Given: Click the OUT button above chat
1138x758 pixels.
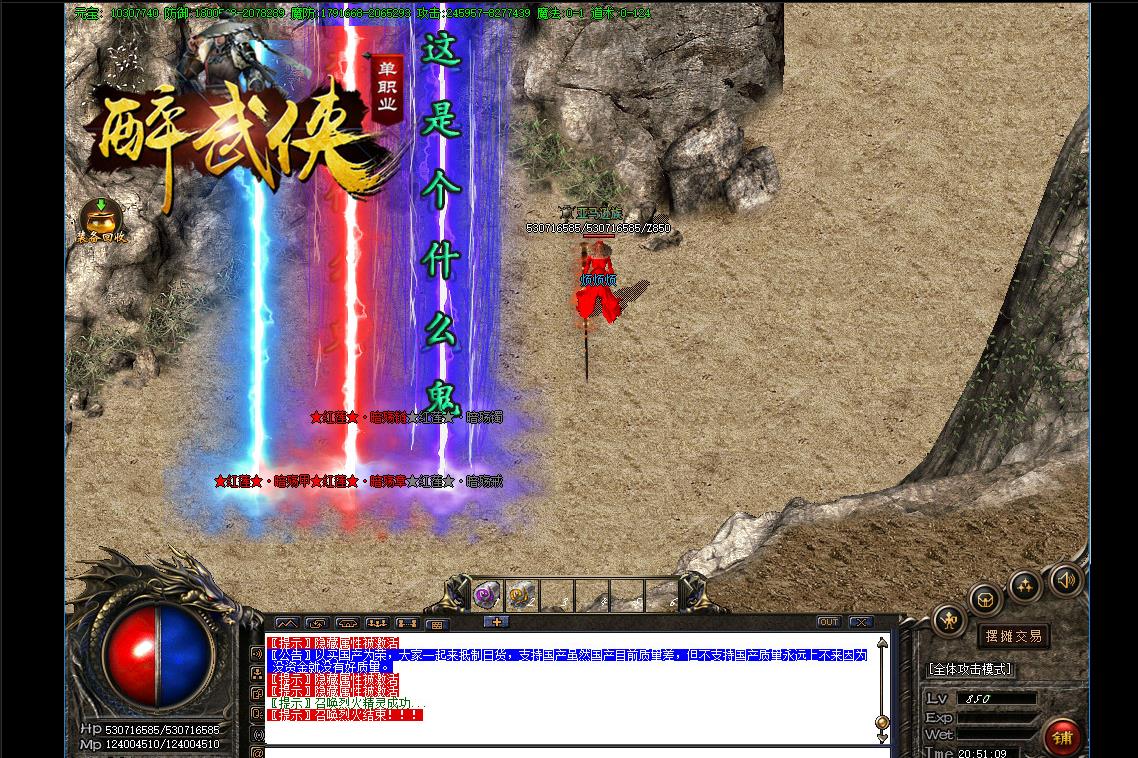Looking at the screenshot, I should tap(828, 622).
